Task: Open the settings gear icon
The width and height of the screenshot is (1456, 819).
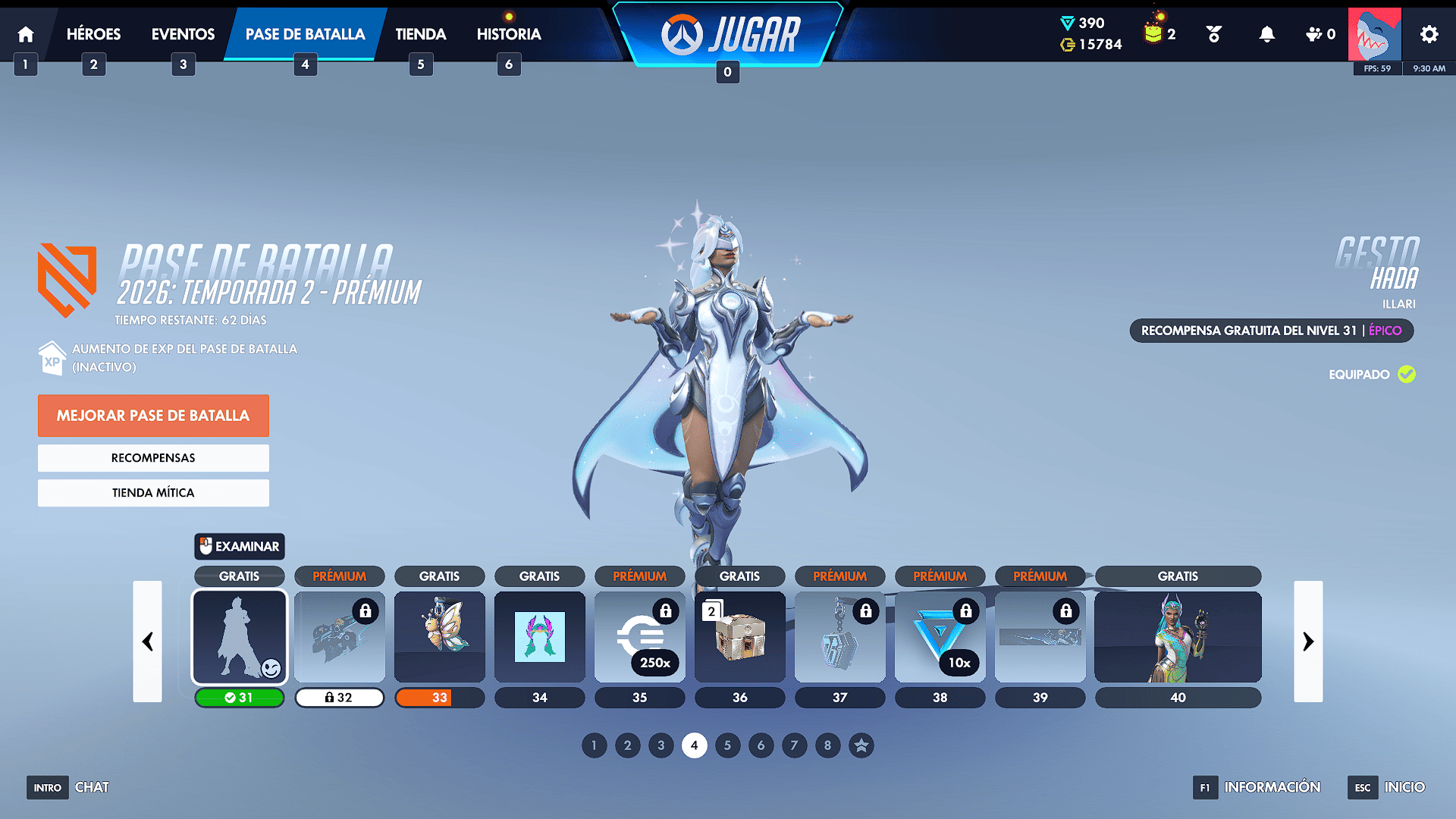Action: [x=1429, y=34]
